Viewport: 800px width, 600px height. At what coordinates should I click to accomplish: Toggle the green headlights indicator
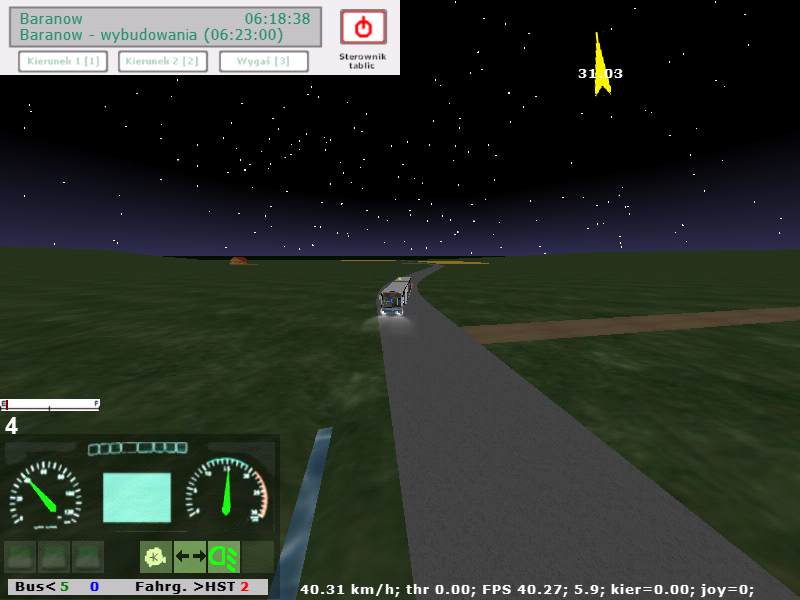pos(224,556)
